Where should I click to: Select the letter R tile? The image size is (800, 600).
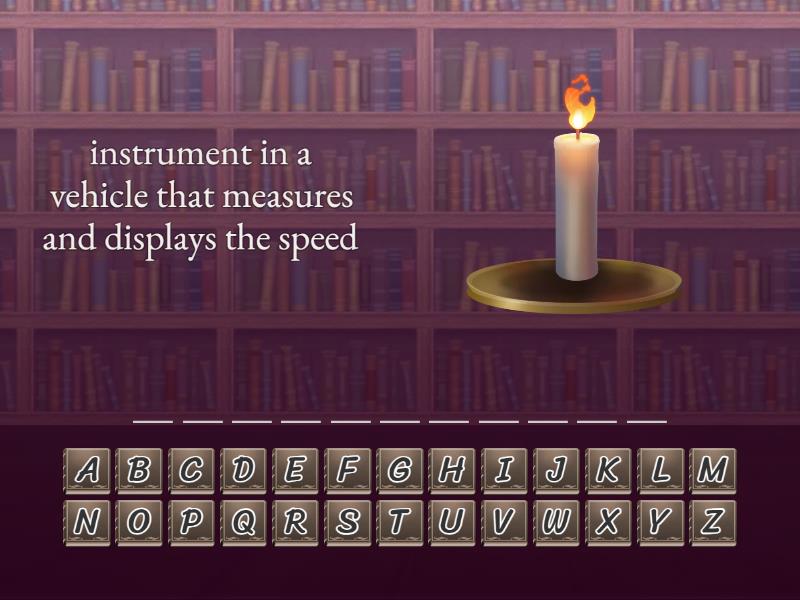coord(295,522)
